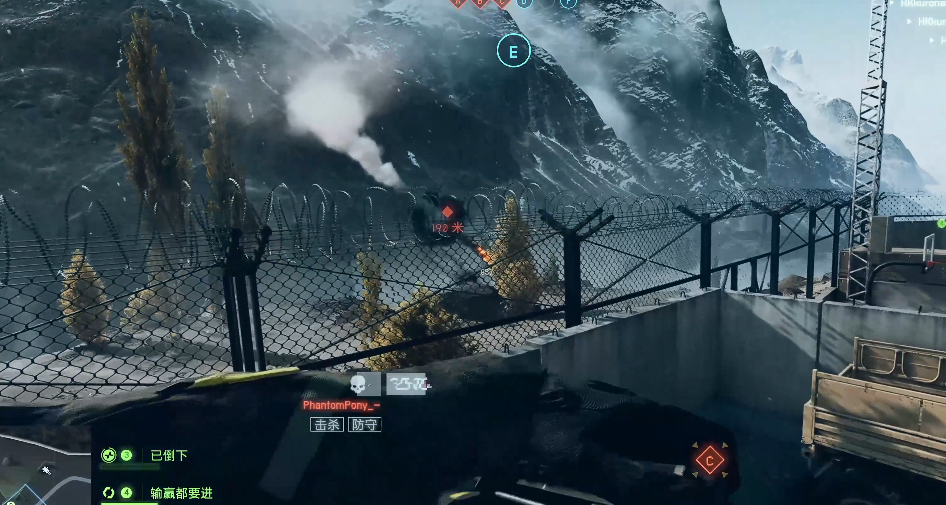
Task: Click the red enemy marker at 192 米
Action: 448,213
